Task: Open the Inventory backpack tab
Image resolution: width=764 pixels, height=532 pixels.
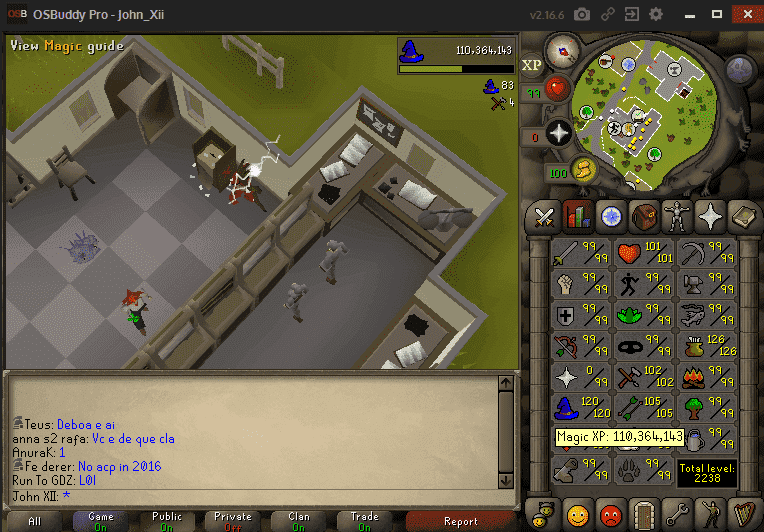Action: coord(644,216)
